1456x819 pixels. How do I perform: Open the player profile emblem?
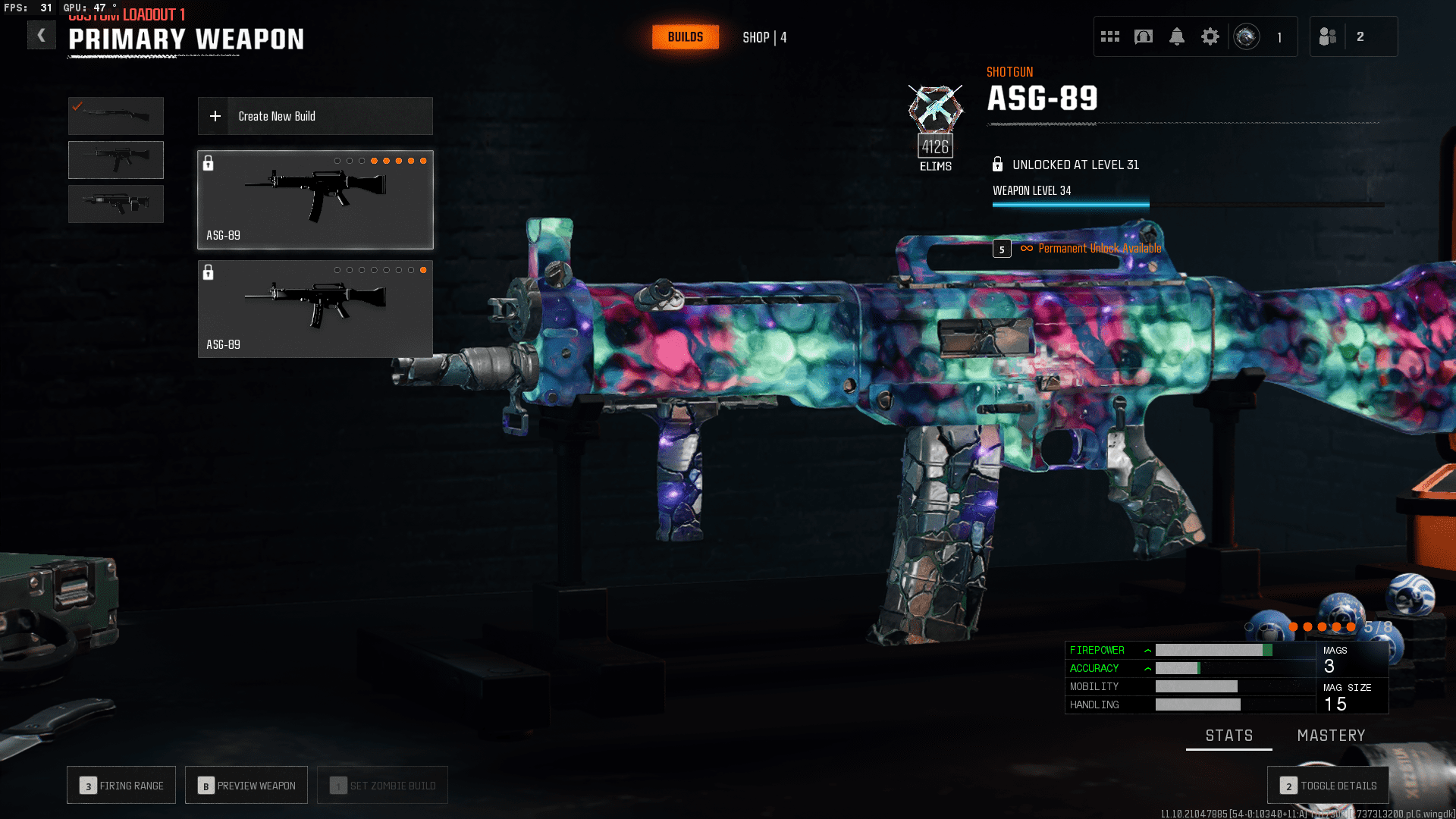1247,36
